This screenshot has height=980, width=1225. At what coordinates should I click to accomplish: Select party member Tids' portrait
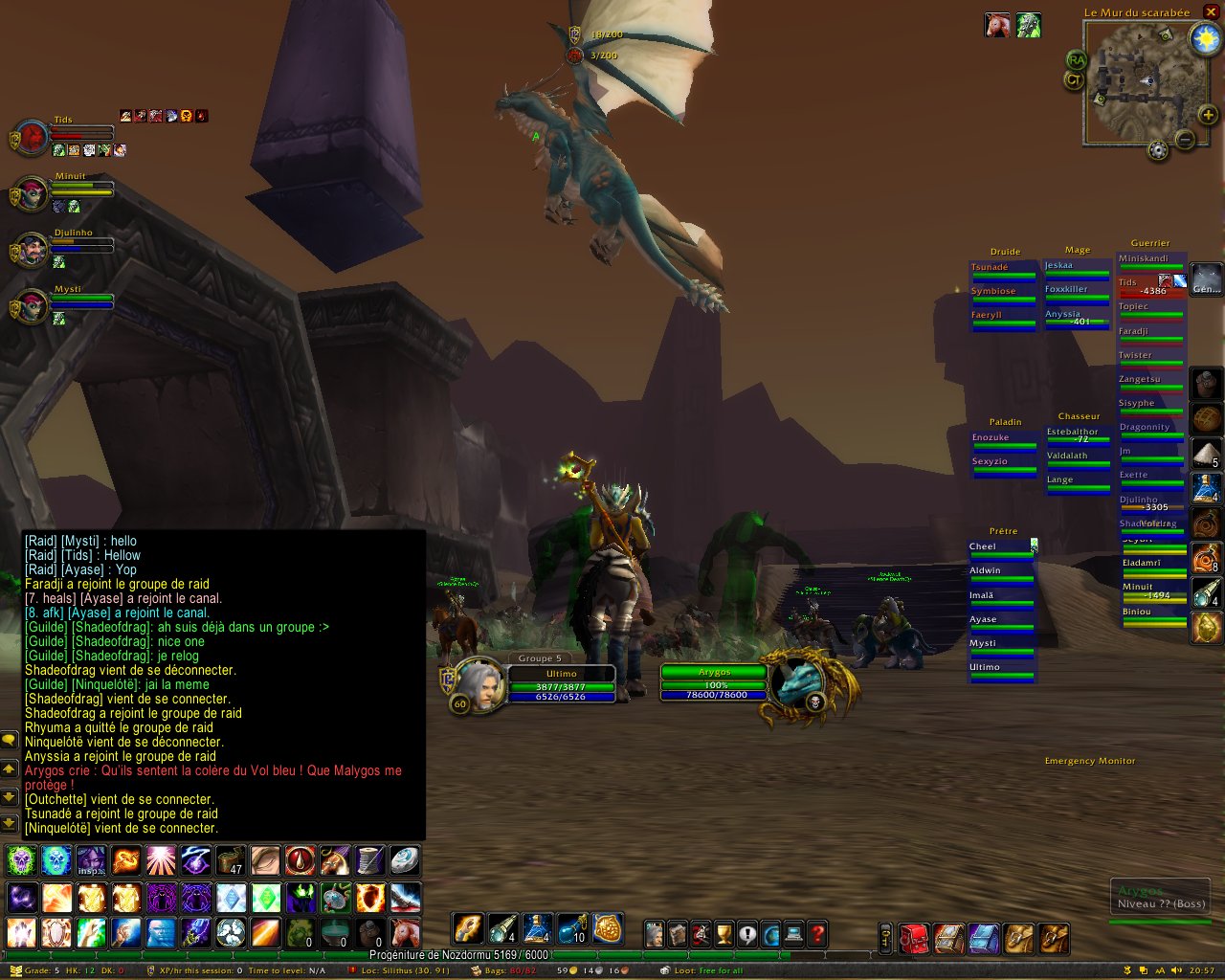(x=32, y=138)
